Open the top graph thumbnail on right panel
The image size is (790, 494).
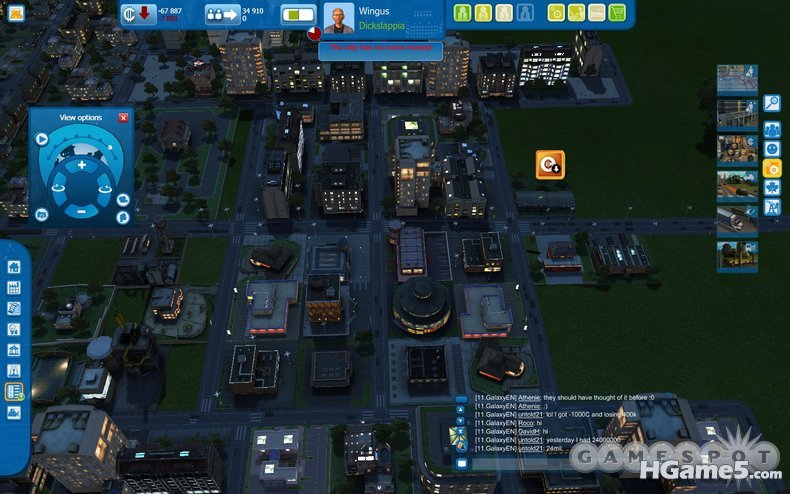tap(737, 80)
